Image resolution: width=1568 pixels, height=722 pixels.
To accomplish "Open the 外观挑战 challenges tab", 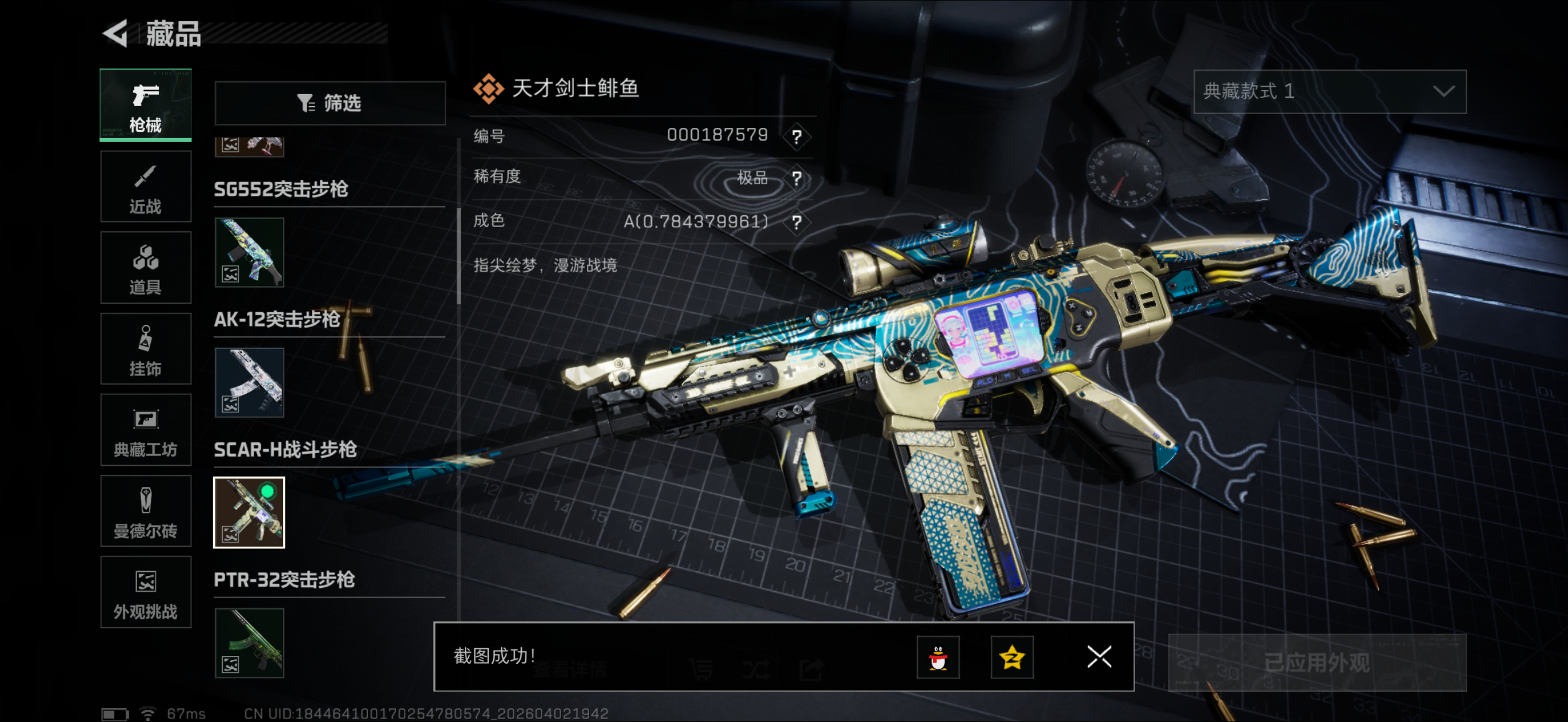I will [146, 592].
